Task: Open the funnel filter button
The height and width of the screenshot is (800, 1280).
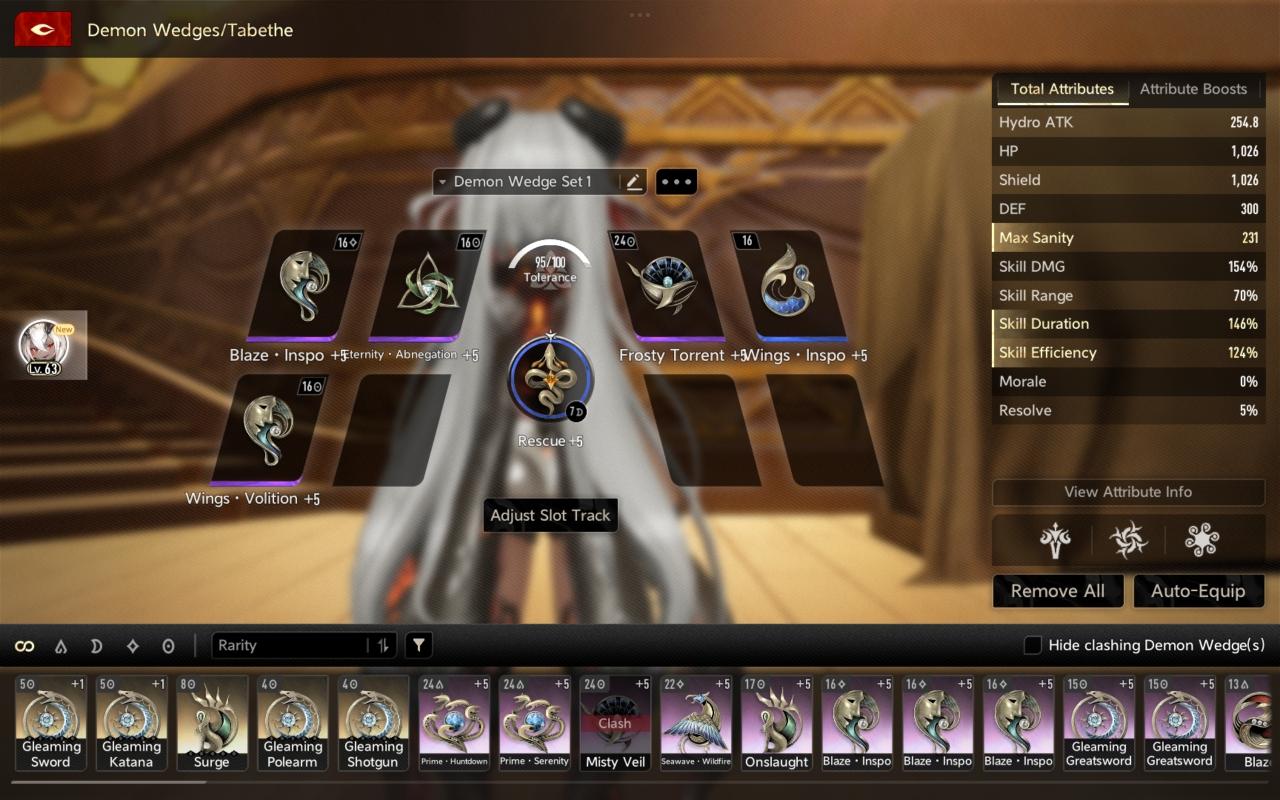Action: click(419, 646)
